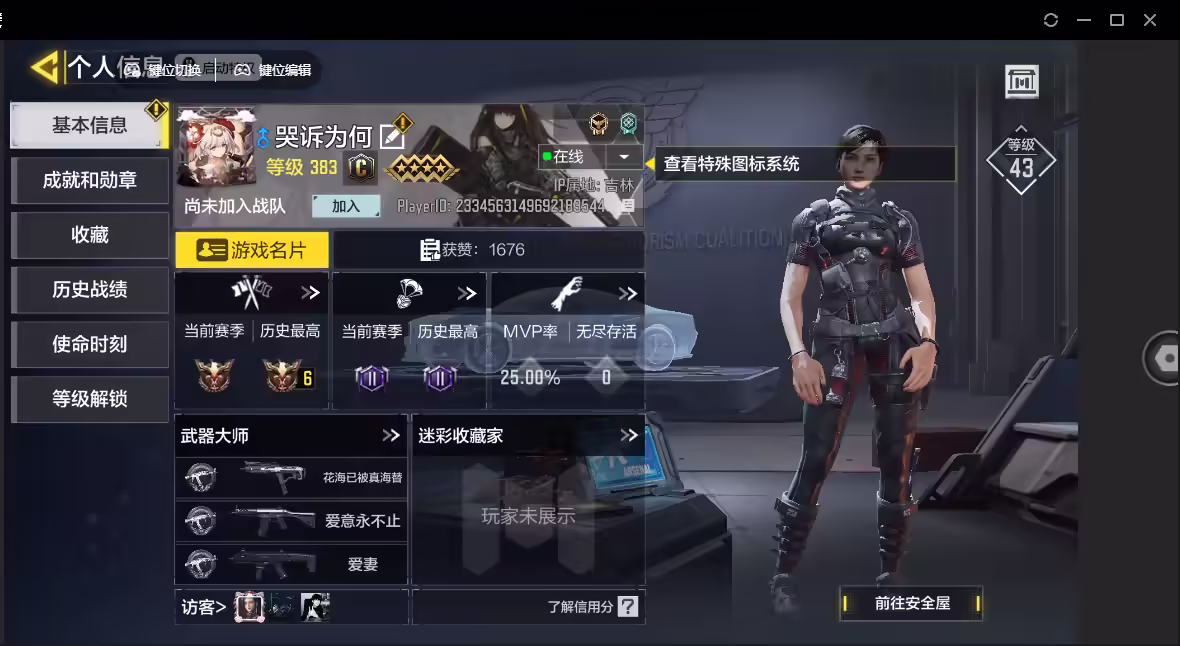Close the emulator window
The image size is (1180, 646).
(x=1150, y=20)
